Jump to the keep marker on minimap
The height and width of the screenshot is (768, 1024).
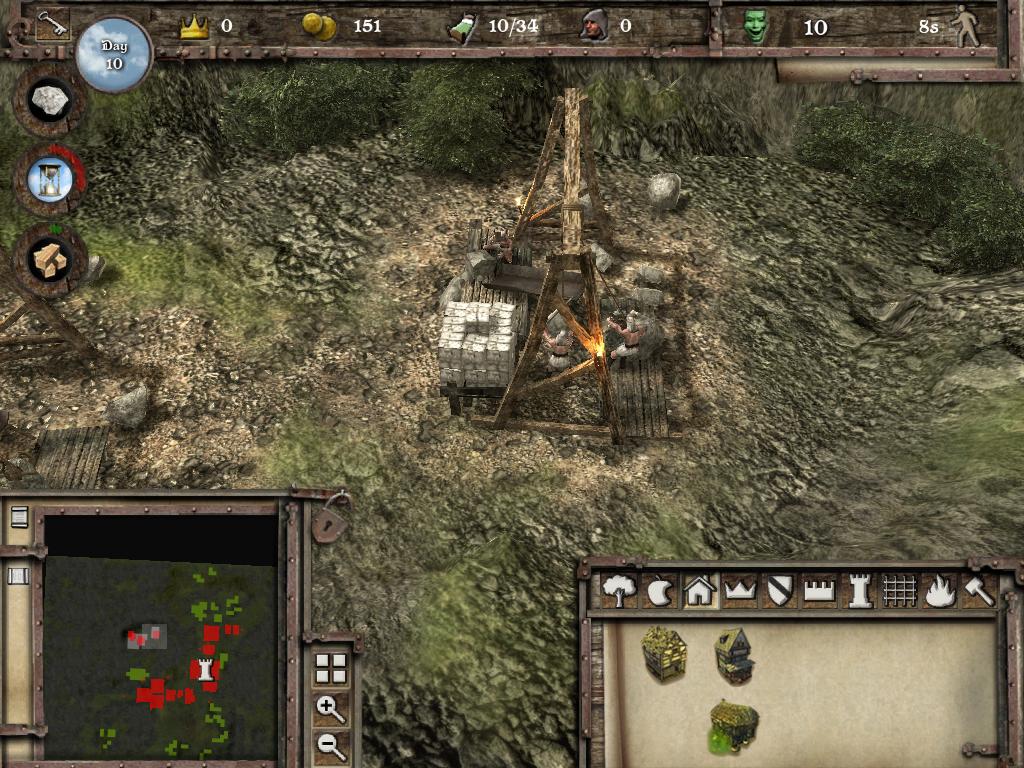coord(207,669)
